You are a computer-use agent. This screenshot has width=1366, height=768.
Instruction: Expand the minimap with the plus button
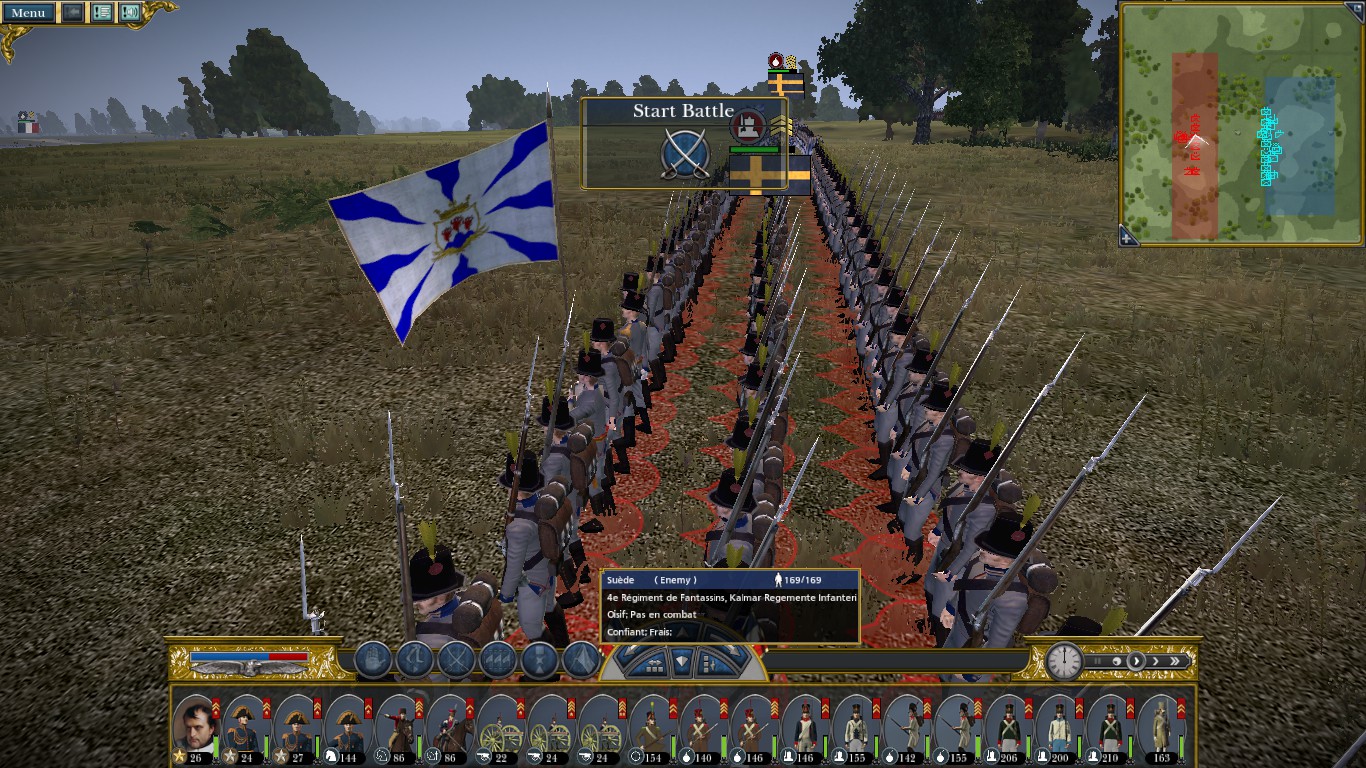[x=1127, y=237]
